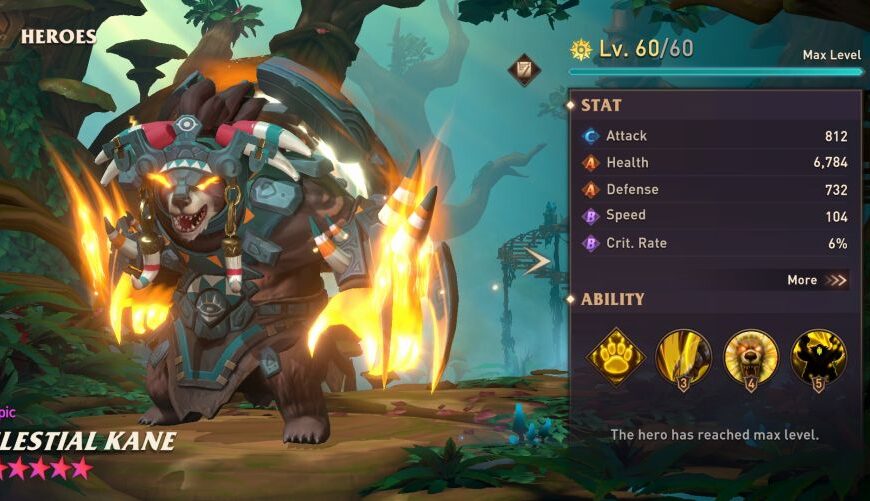Inspect the roaring bear ability icon

click(x=751, y=356)
